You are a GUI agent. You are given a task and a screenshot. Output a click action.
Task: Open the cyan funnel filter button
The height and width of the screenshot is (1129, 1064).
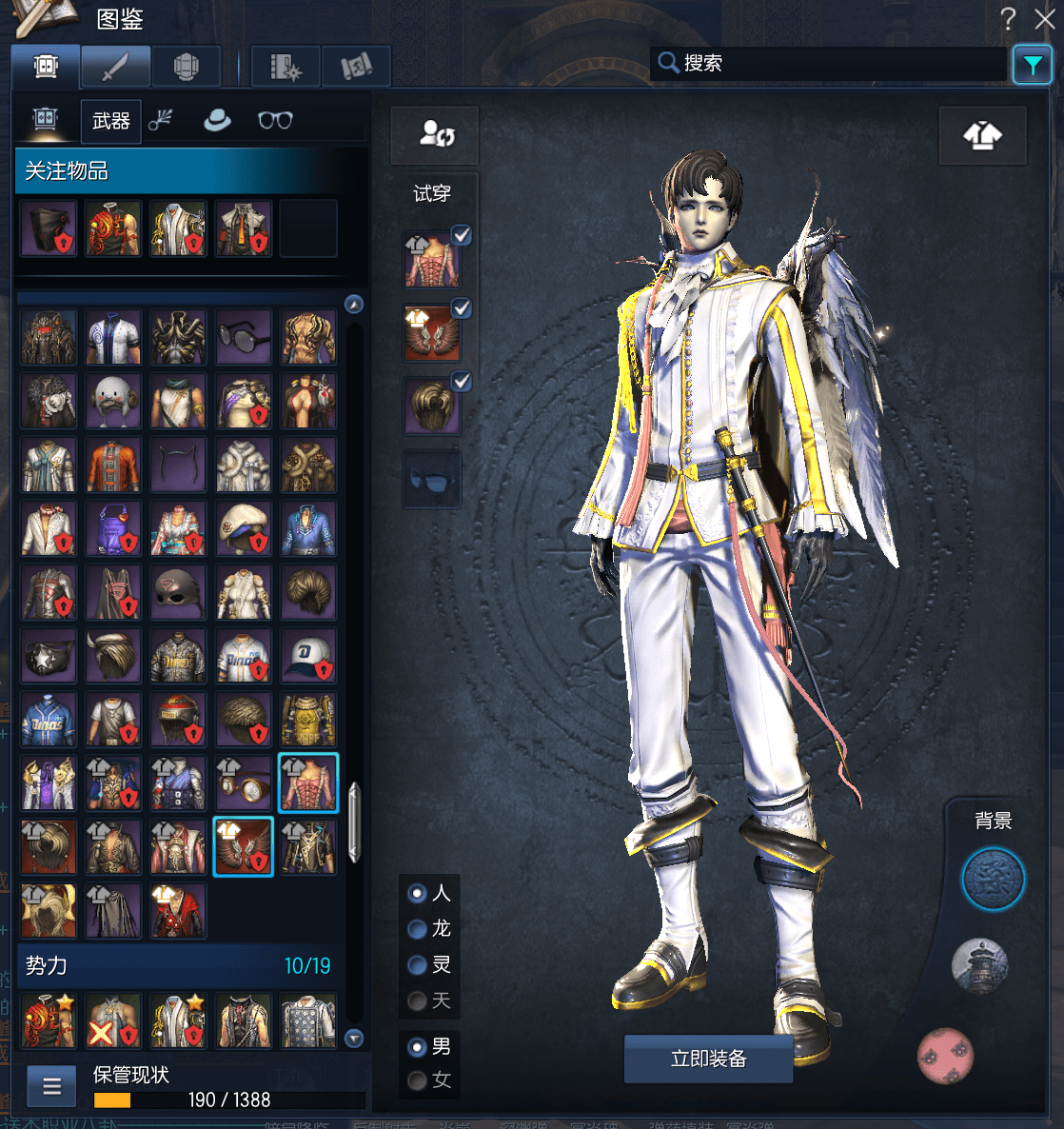tap(1033, 65)
